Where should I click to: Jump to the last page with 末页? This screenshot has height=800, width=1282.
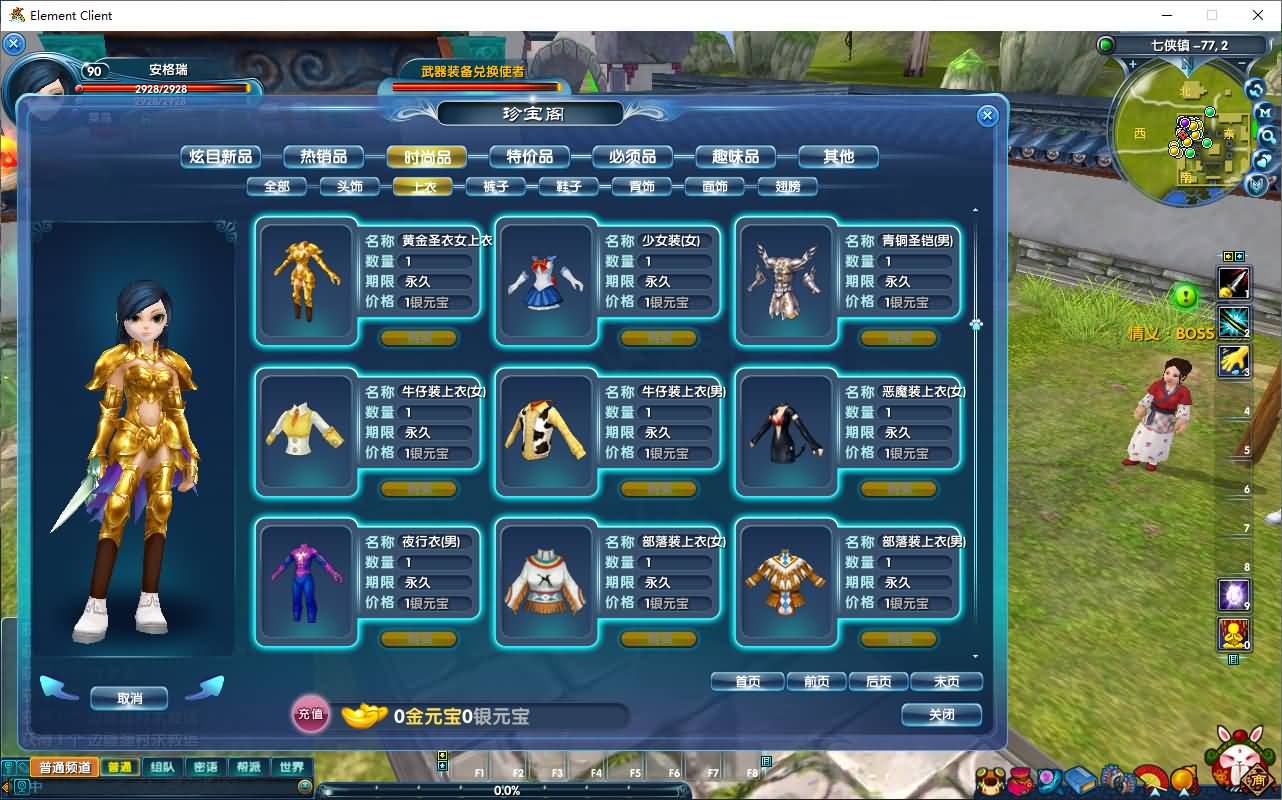[x=946, y=682]
